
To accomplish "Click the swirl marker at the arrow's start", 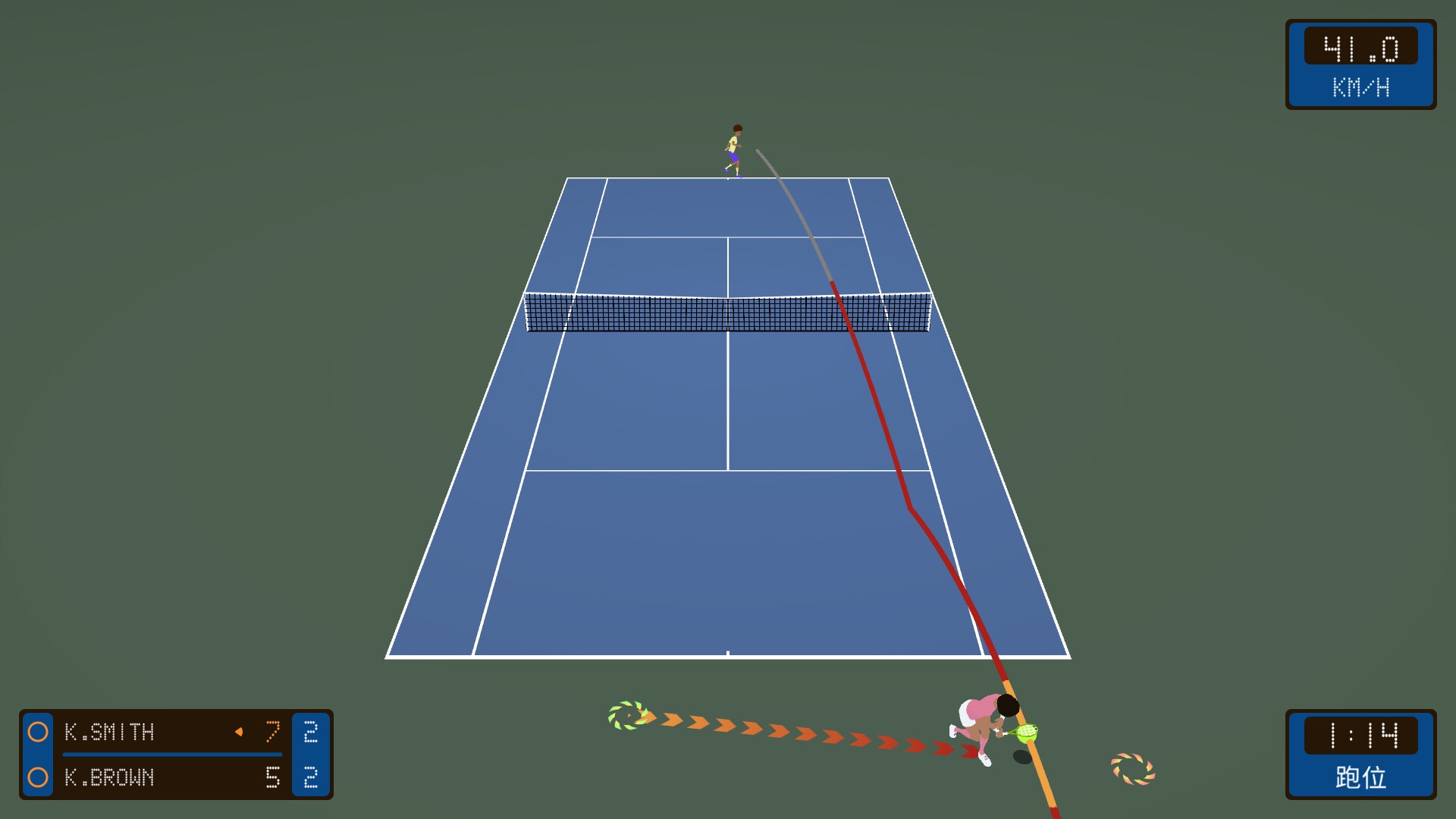I will (x=628, y=716).
